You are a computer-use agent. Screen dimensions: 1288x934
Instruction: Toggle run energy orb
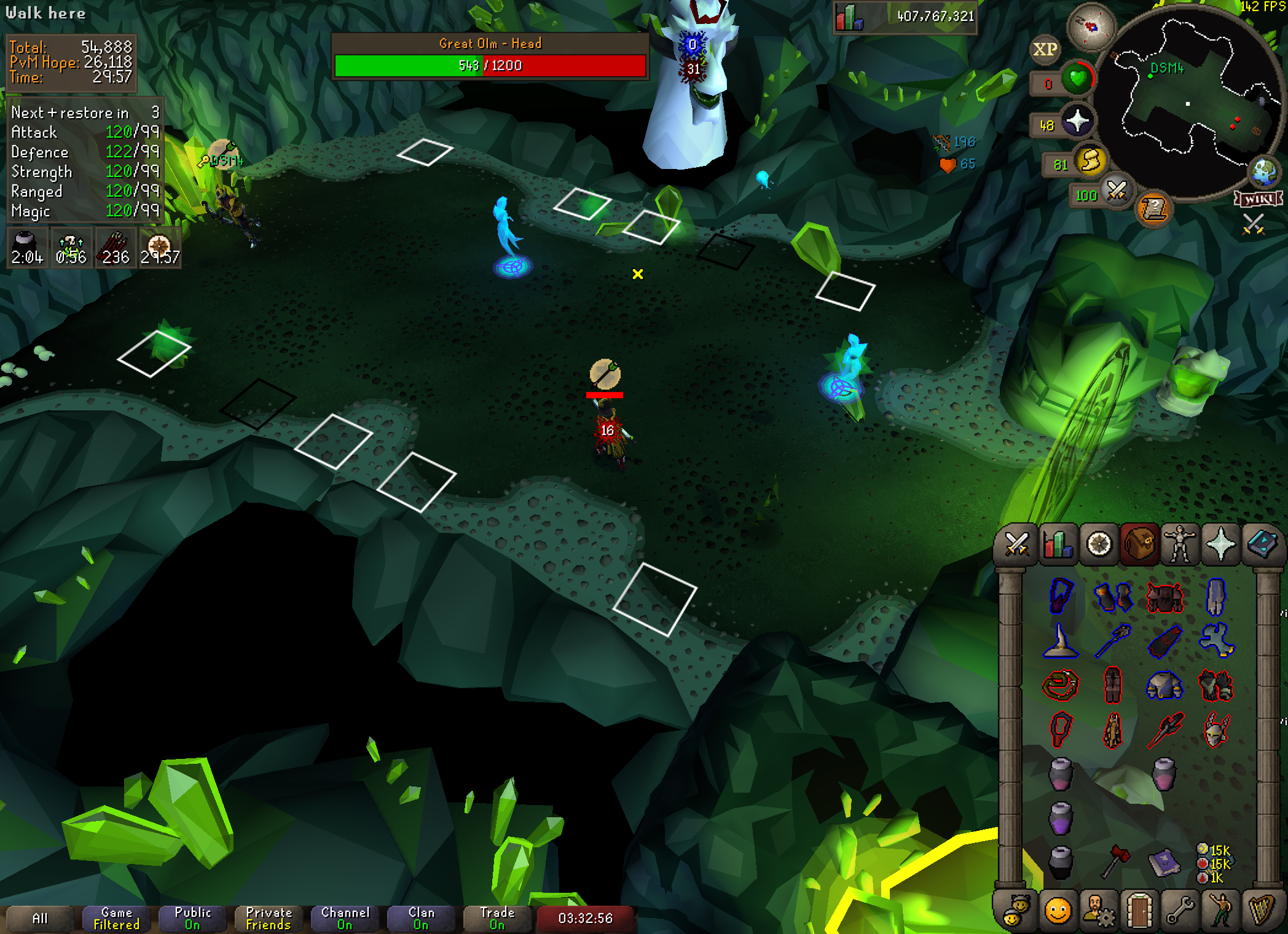click(1090, 162)
